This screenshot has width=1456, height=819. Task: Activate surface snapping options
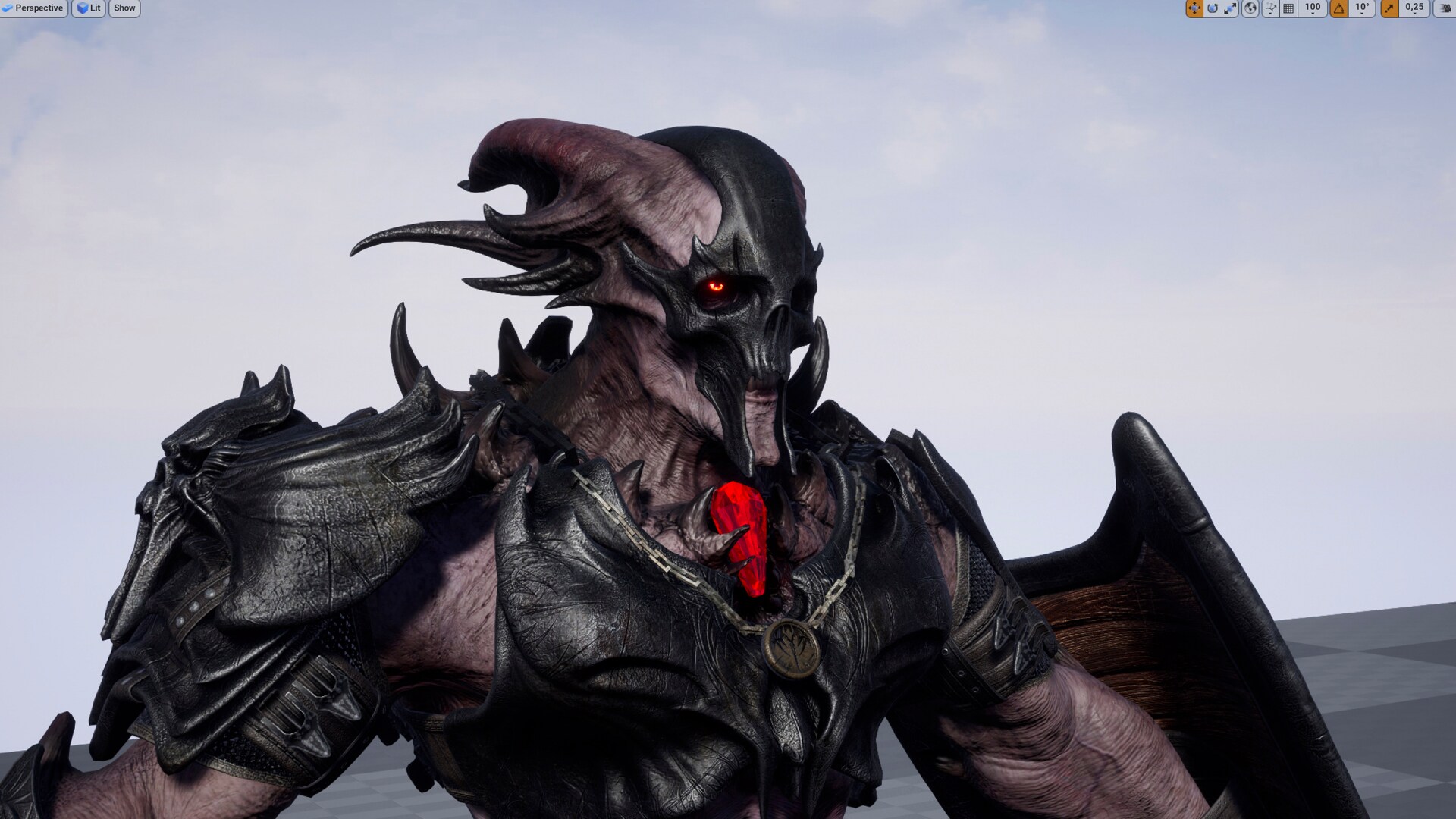pyautogui.click(x=1269, y=8)
